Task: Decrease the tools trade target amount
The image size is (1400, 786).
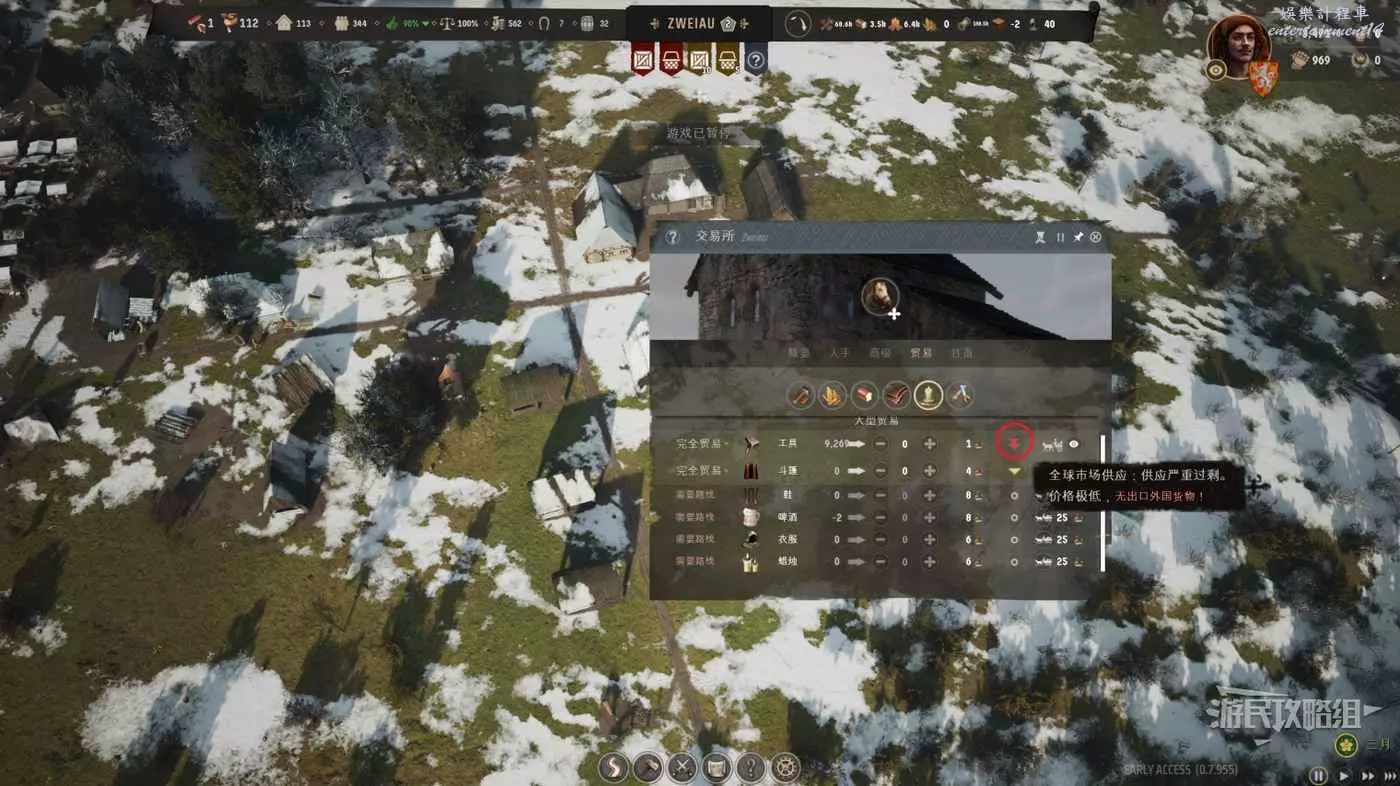Action: pos(880,444)
